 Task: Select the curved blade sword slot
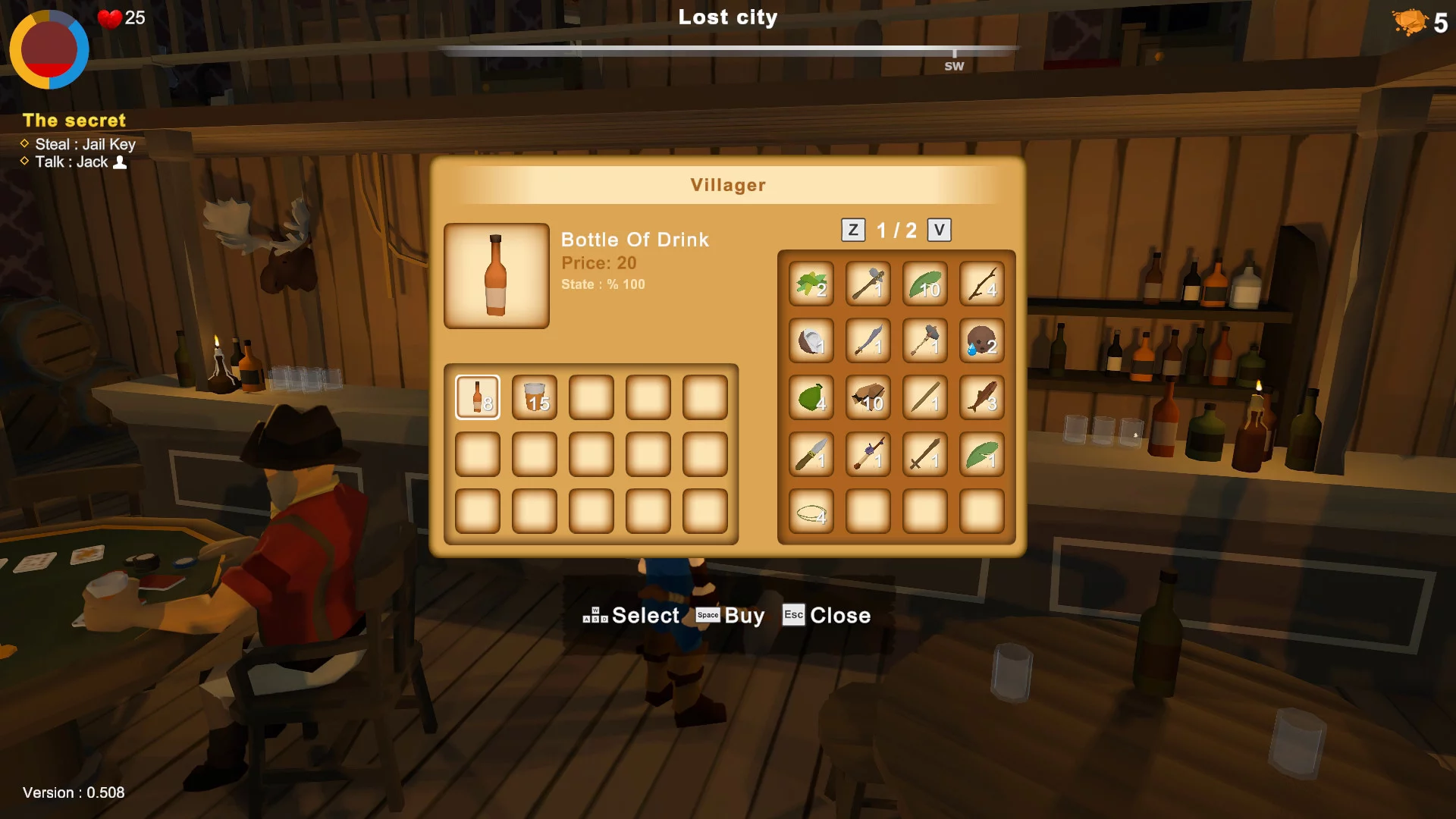pyautogui.click(x=868, y=340)
